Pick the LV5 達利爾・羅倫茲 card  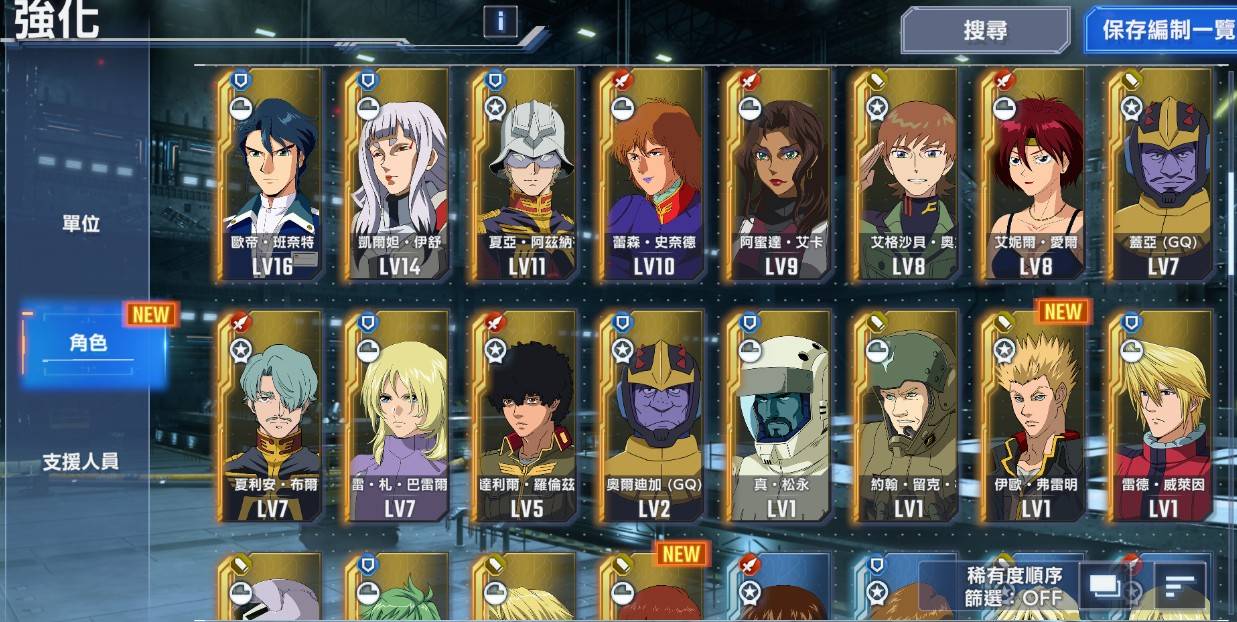click(525, 416)
